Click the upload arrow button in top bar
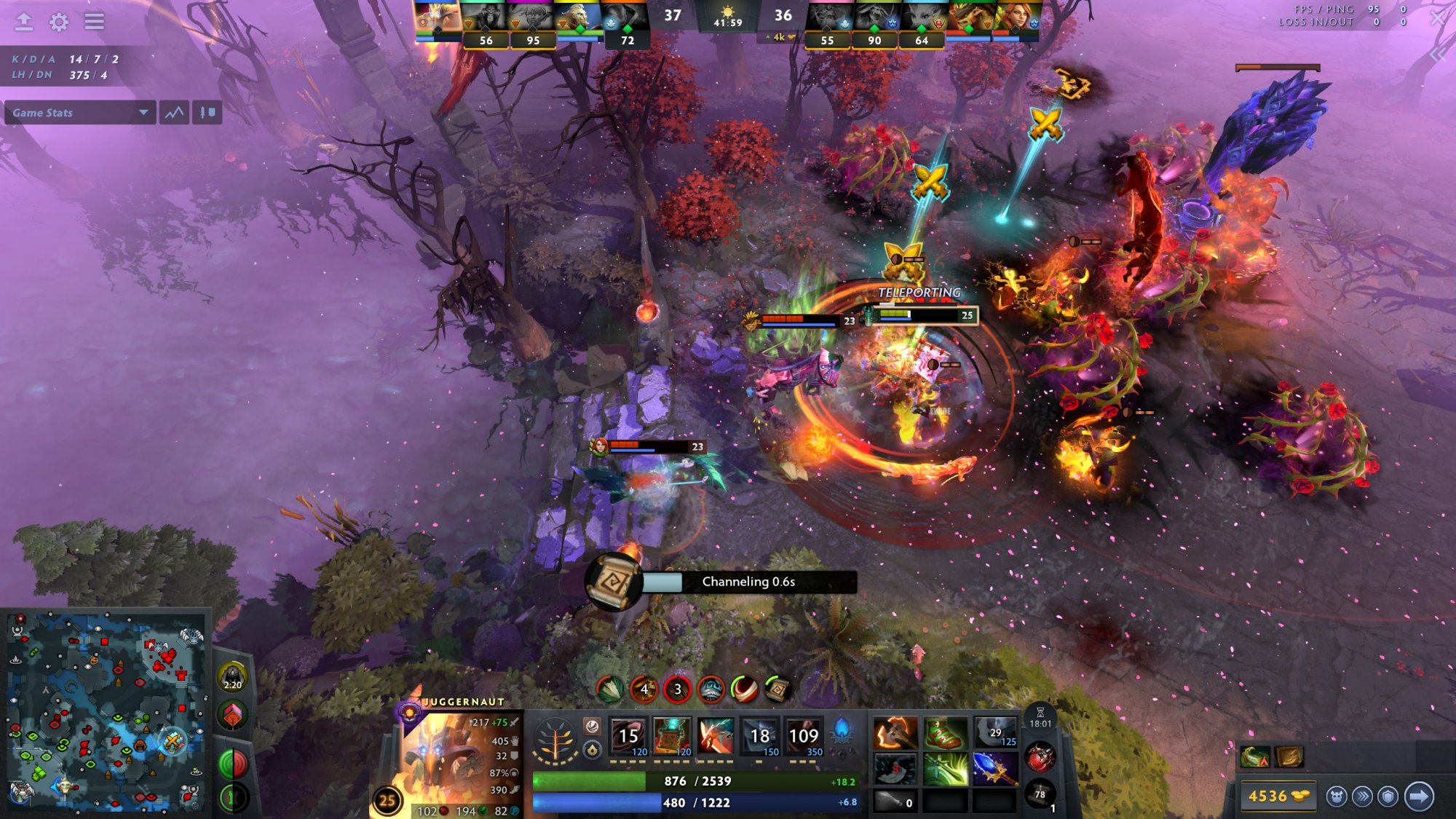1456x819 pixels. (24, 22)
